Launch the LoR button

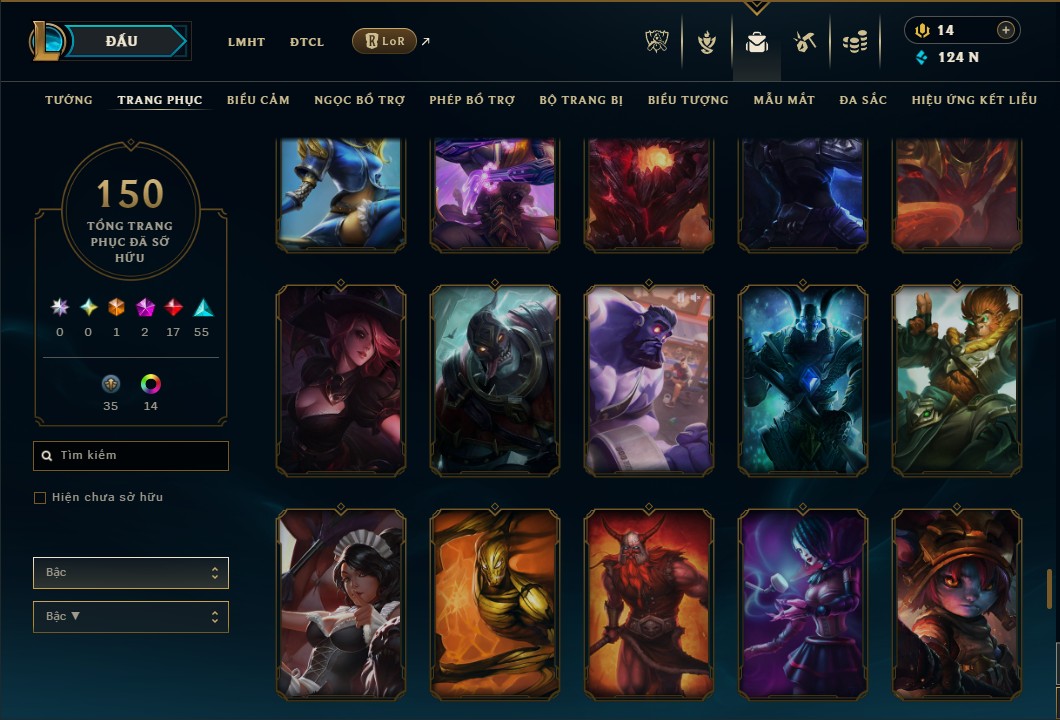click(384, 41)
